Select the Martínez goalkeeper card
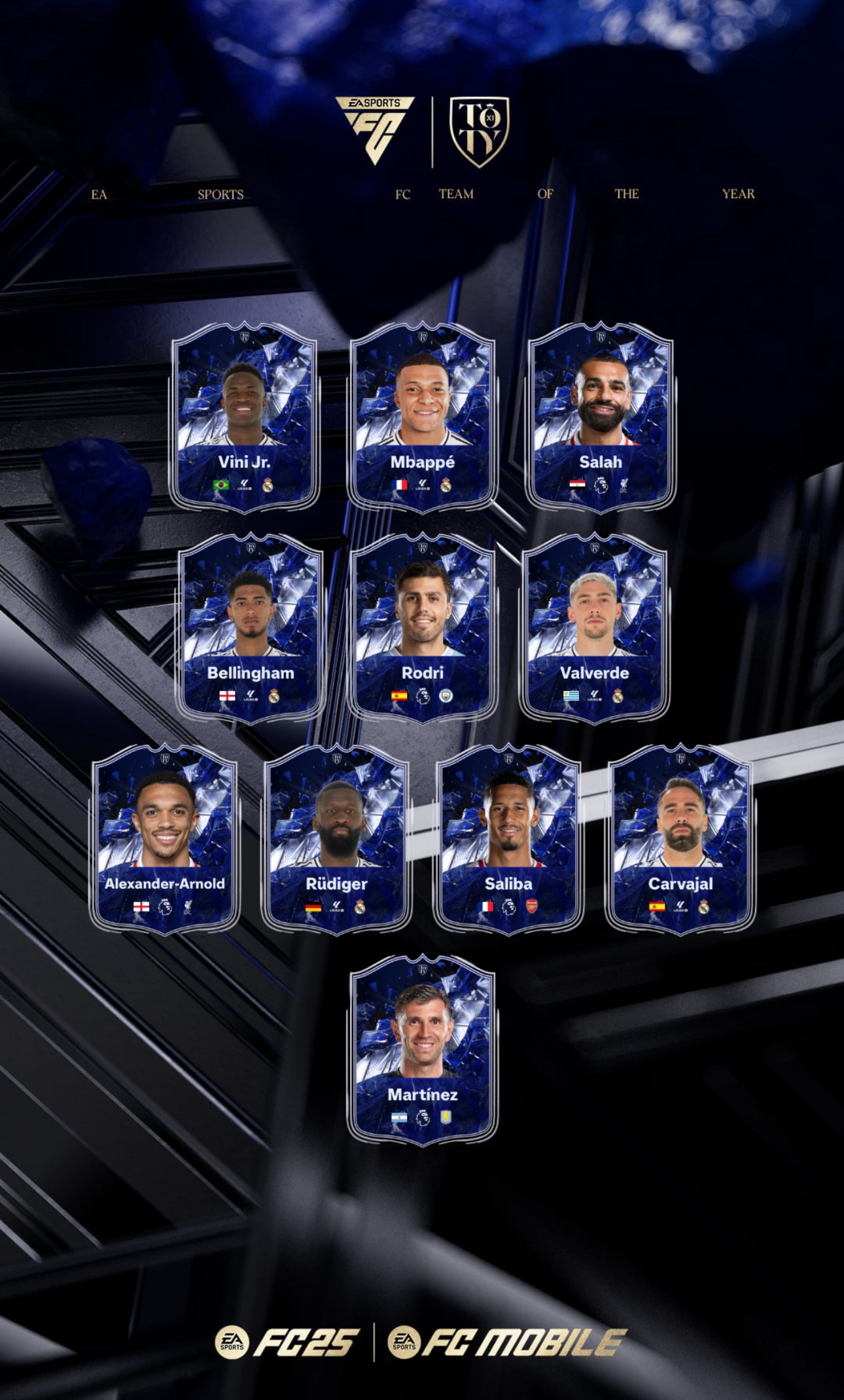Viewport: 844px width, 1400px height. (x=422, y=1049)
